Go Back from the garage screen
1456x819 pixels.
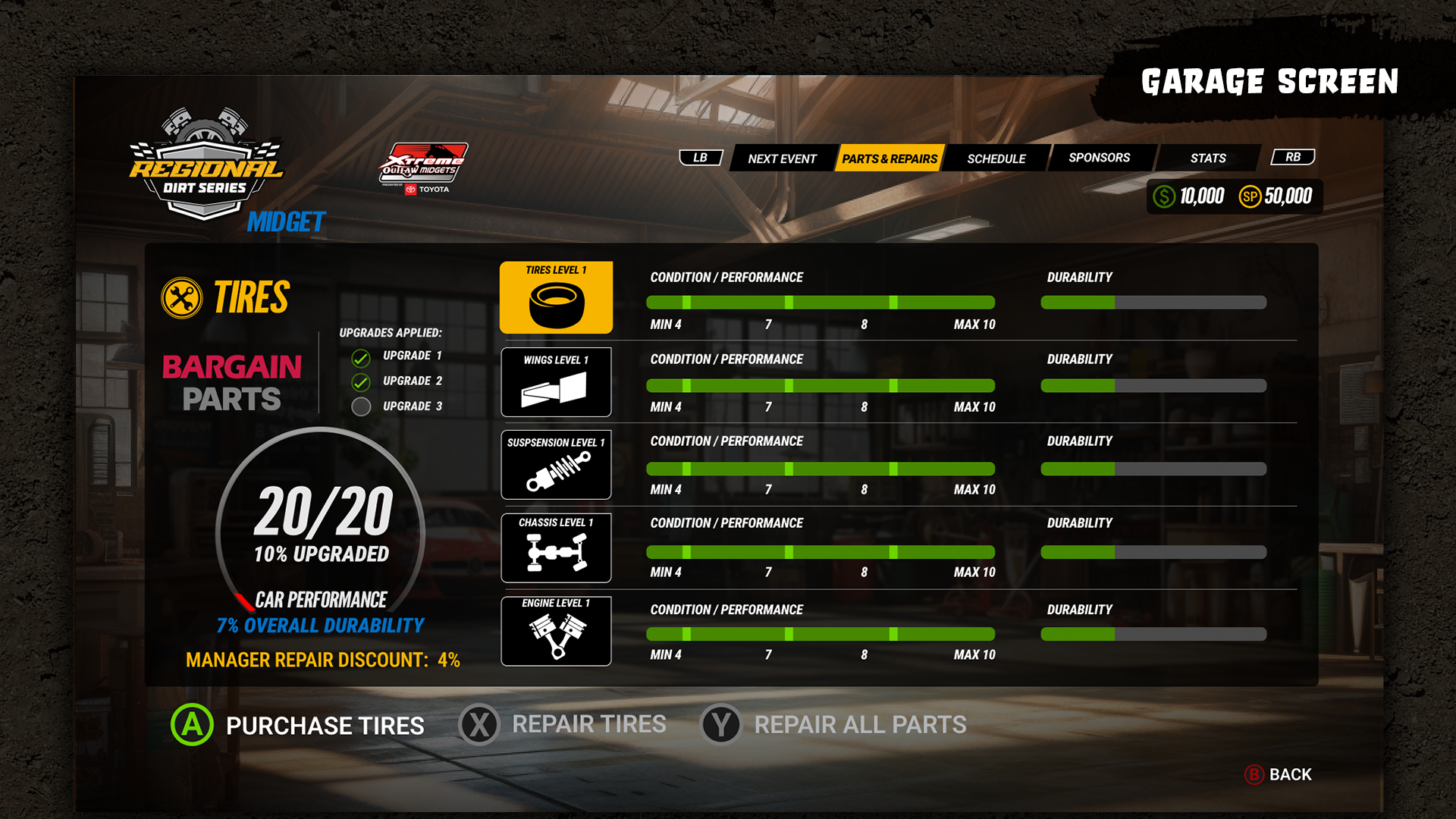pyautogui.click(x=1279, y=774)
